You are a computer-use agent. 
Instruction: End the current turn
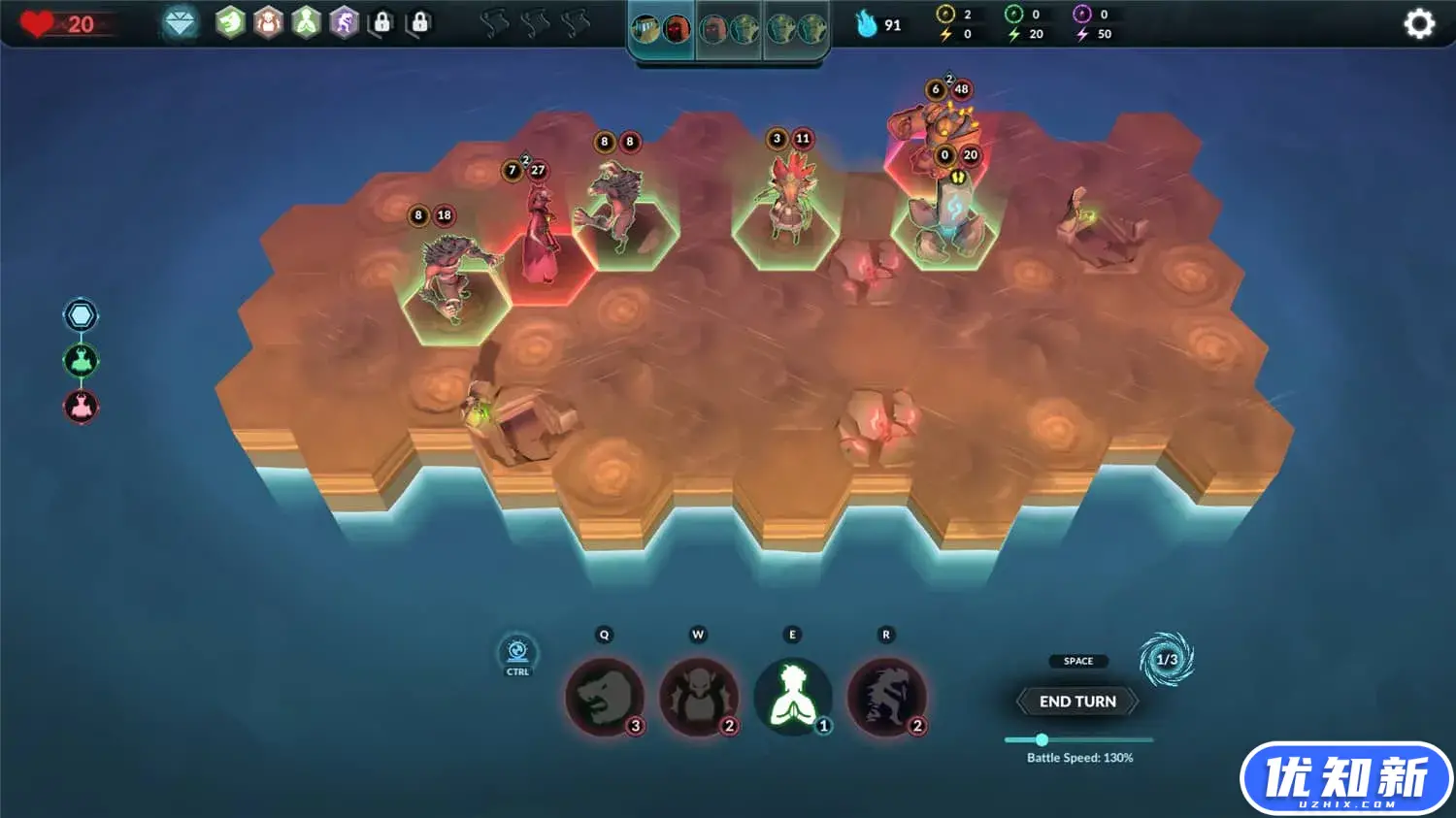coord(1077,702)
